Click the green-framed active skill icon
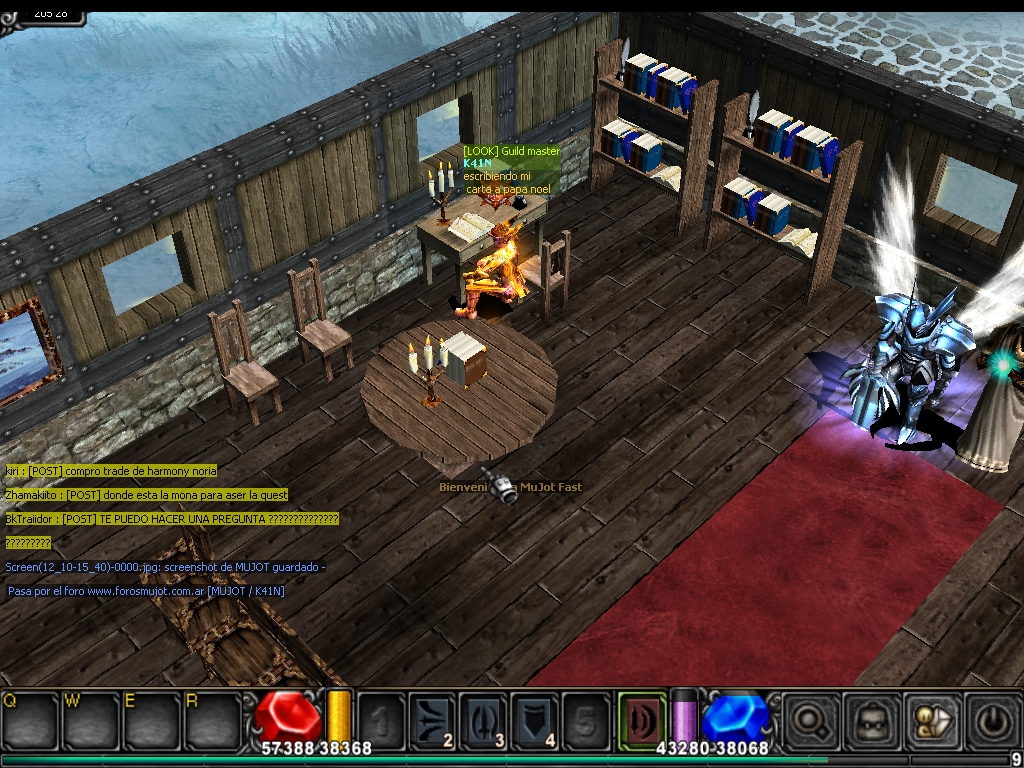The width and height of the screenshot is (1024, 768). [641, 718]
